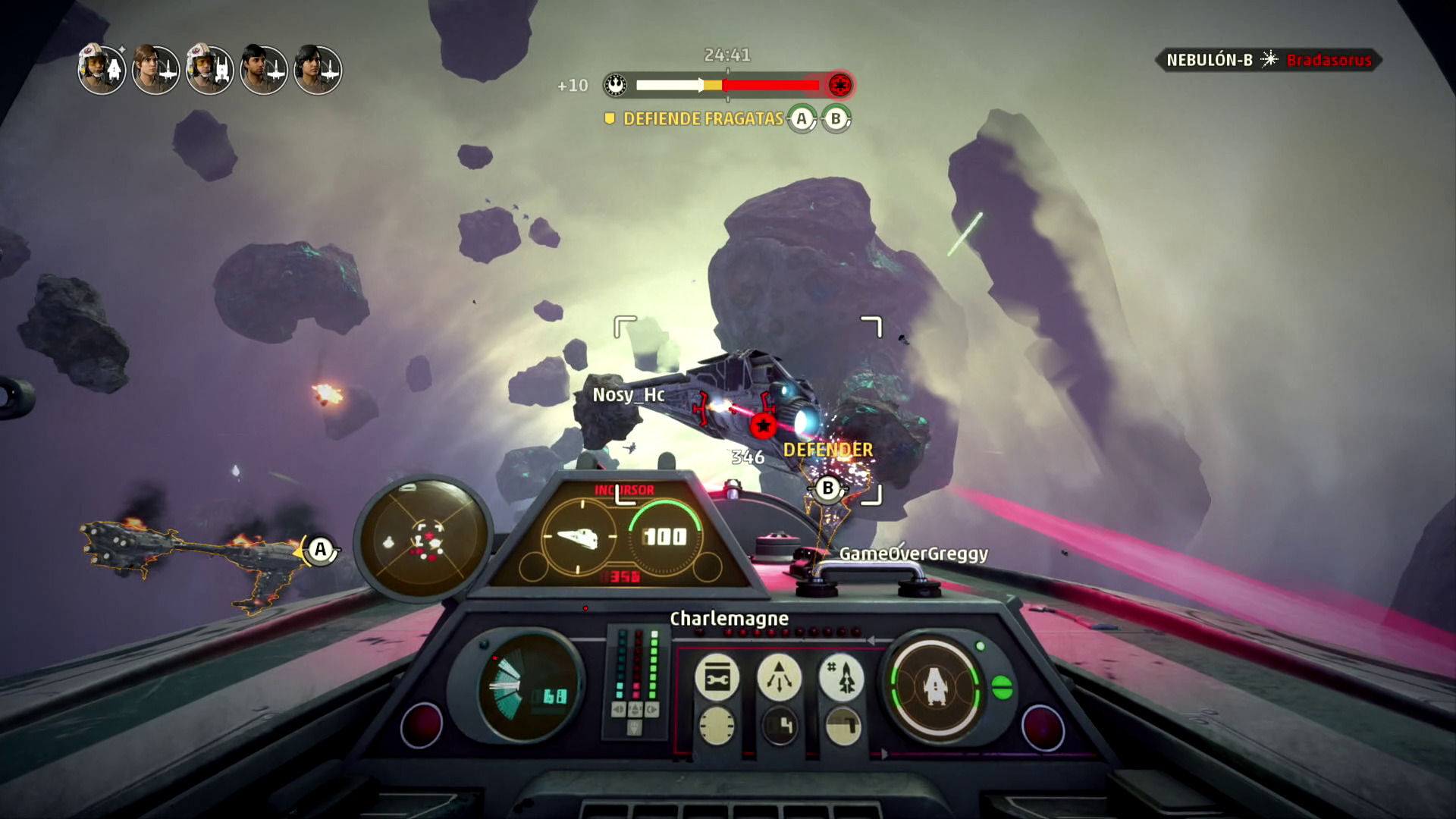Screen dimensions: 1456x819
Task: Select the brown-haired helmetless squadmate portrait
Action: [x=155, y=70]
